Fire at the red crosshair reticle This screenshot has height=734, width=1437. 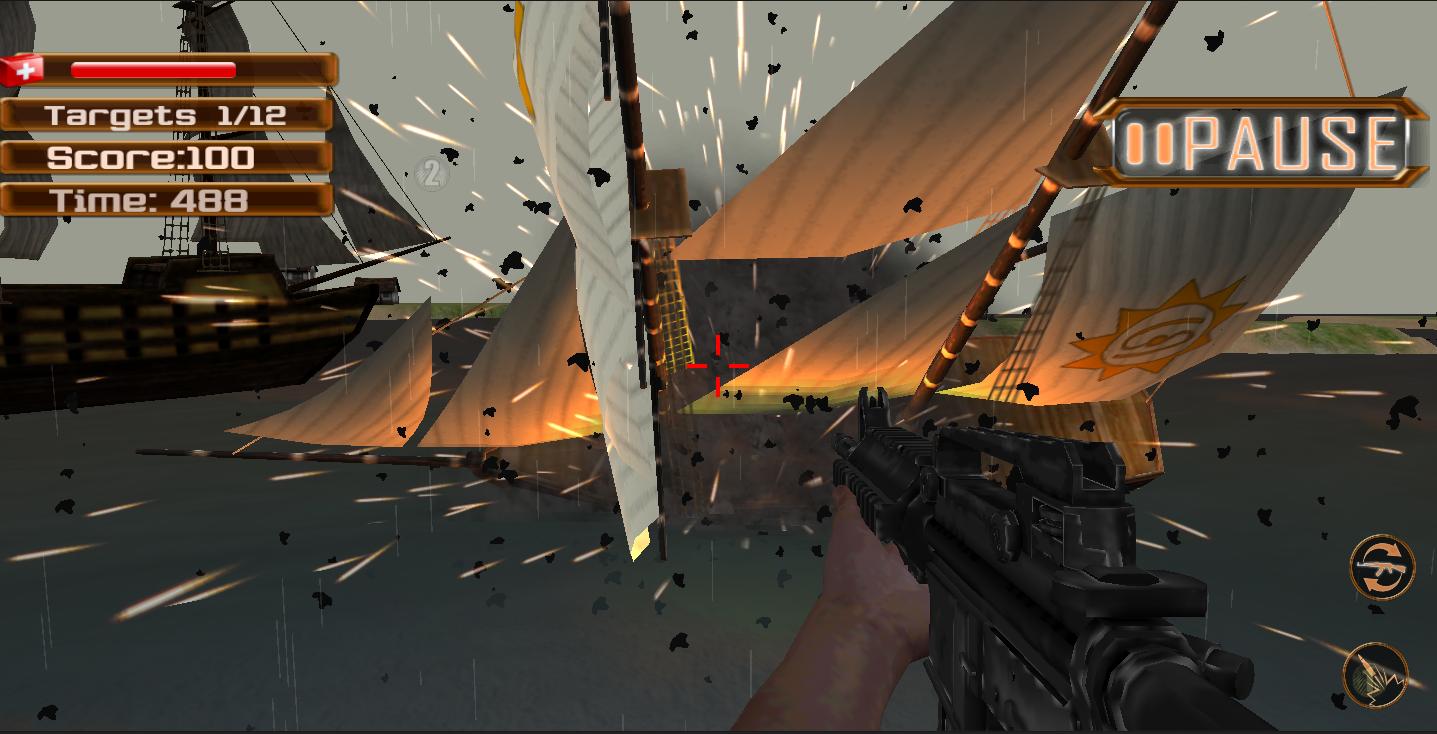tap(716, 365)
